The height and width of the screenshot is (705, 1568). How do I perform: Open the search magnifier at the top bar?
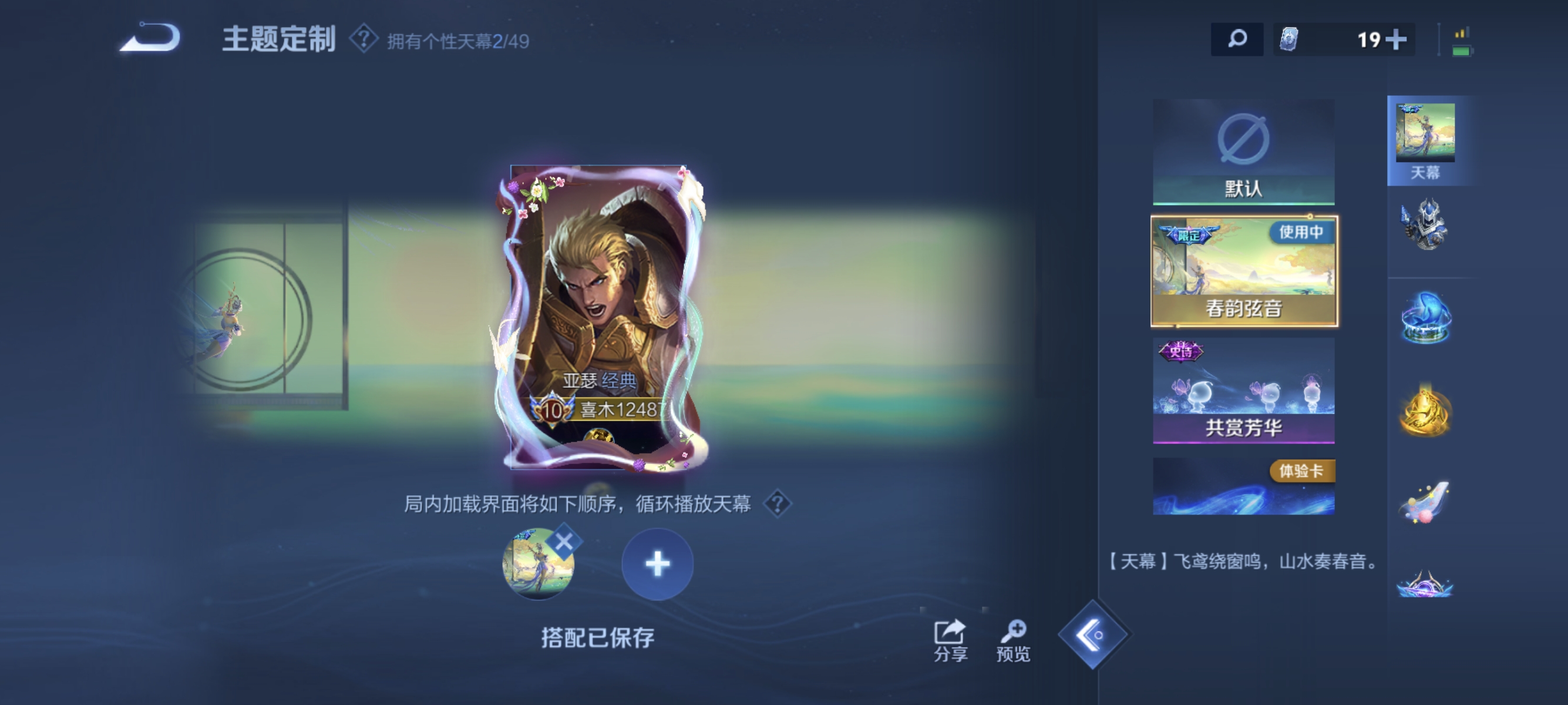1237,38
